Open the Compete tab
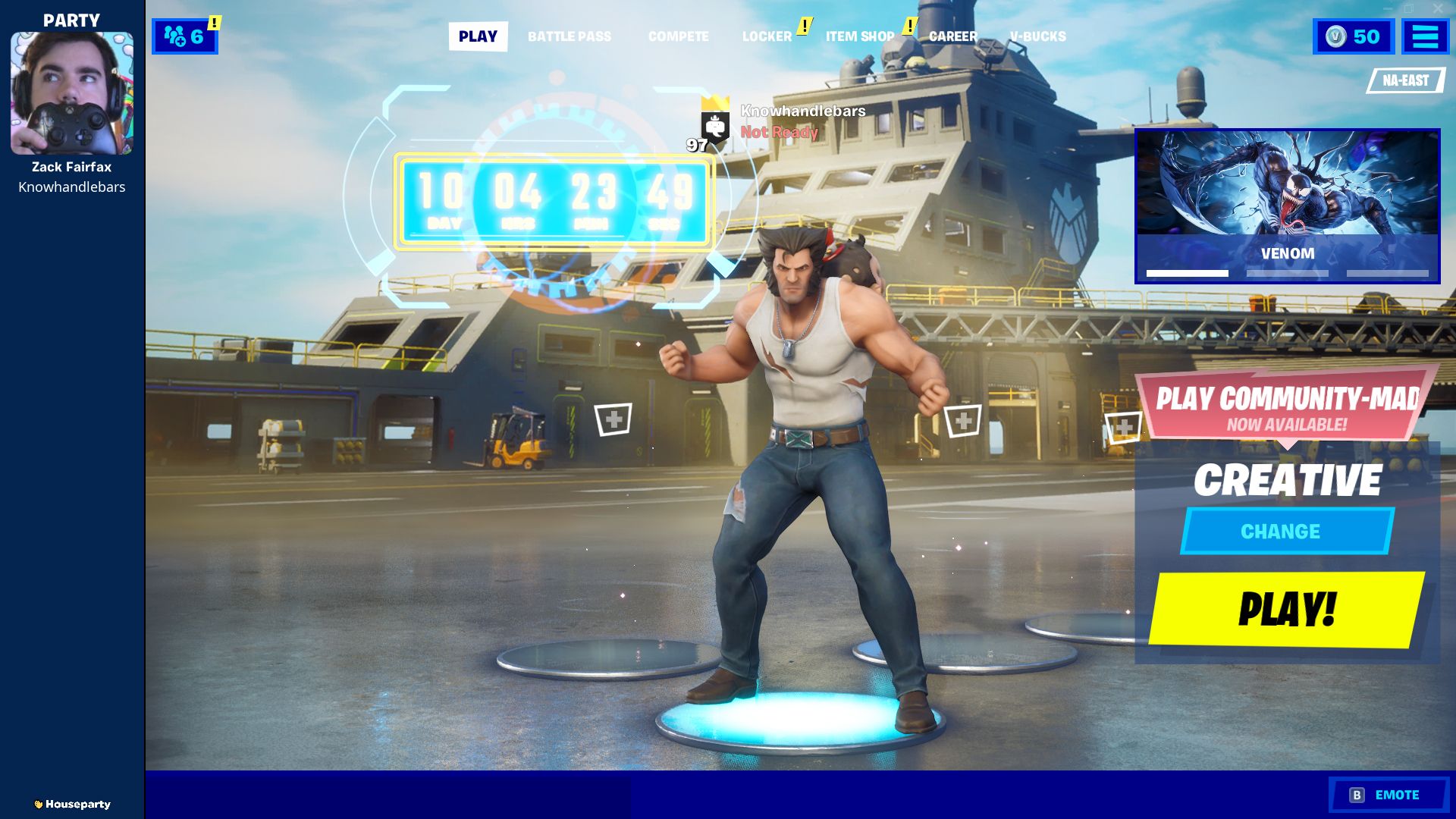 pyautogui.click(x=678, y=36)
